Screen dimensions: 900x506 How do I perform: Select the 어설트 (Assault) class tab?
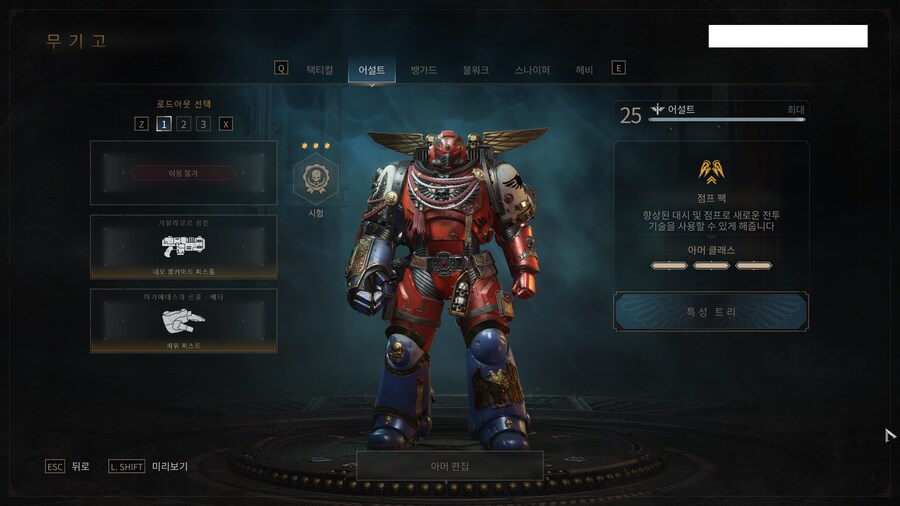coord(372,70)
